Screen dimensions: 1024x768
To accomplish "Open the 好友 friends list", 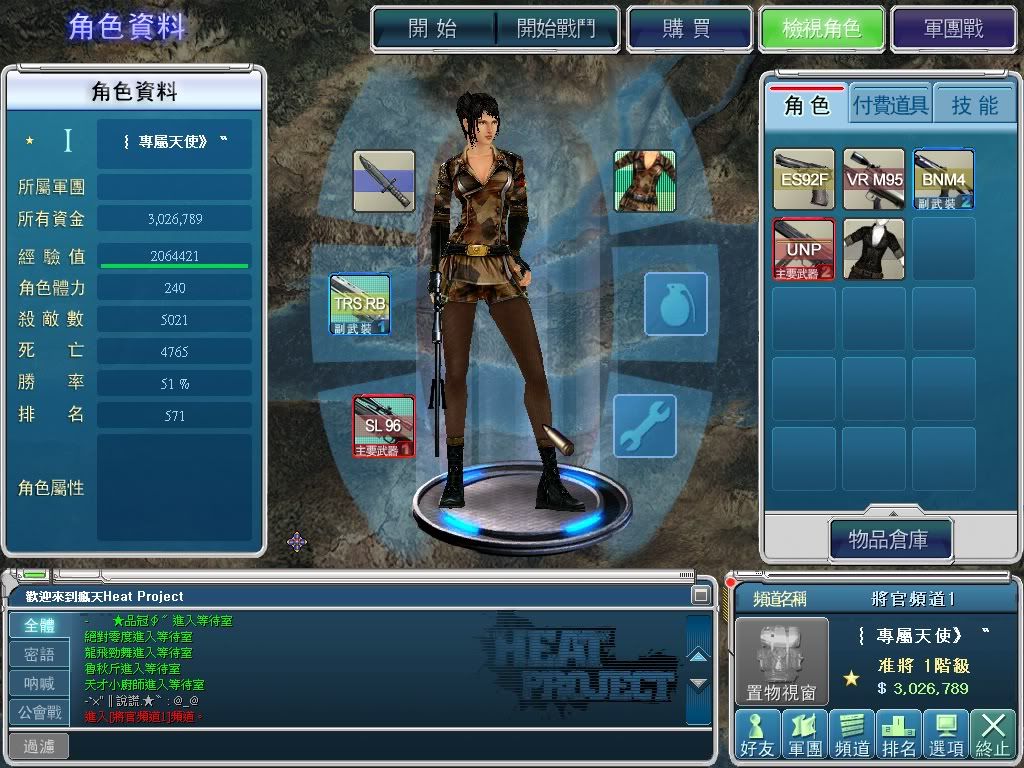I will click(756, 733).
